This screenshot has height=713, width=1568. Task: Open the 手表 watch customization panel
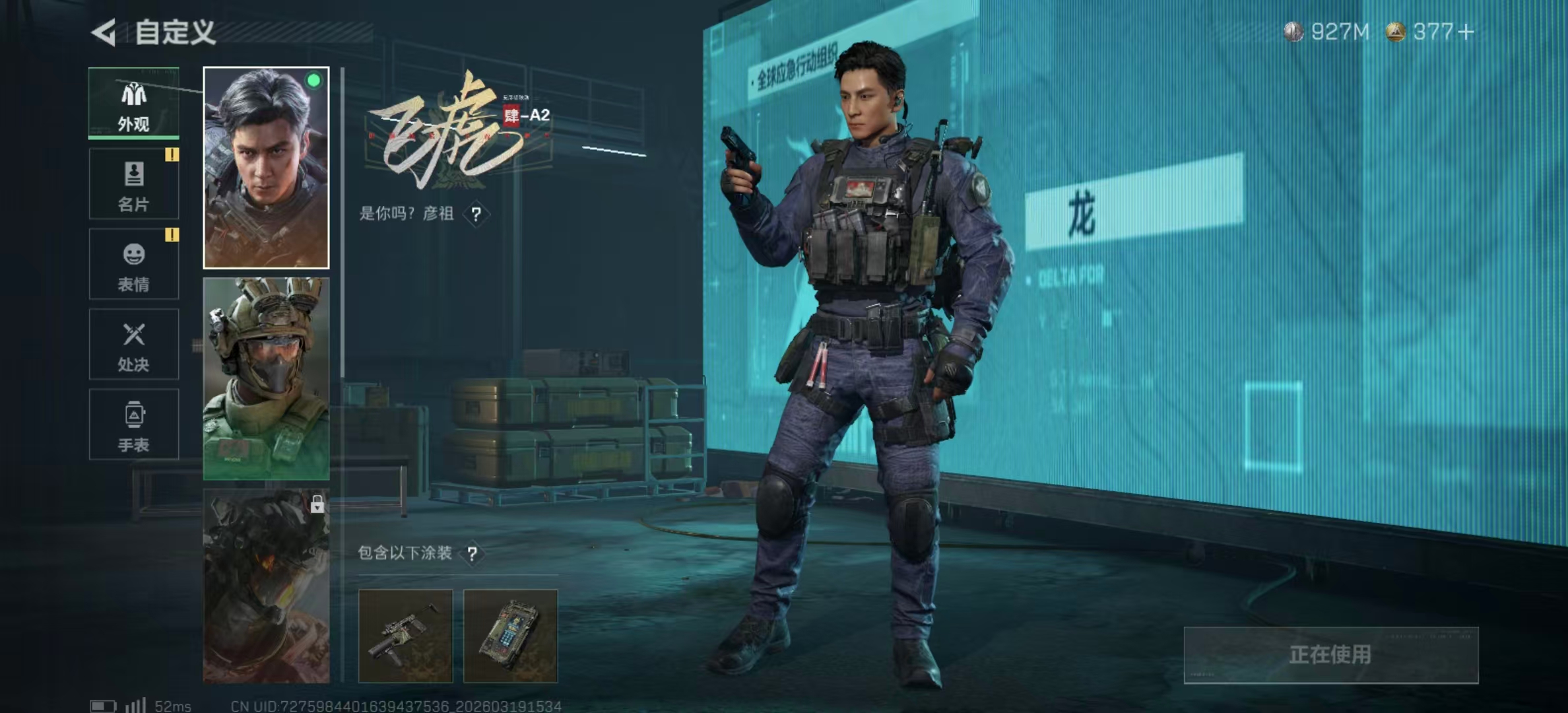(133, 424)
